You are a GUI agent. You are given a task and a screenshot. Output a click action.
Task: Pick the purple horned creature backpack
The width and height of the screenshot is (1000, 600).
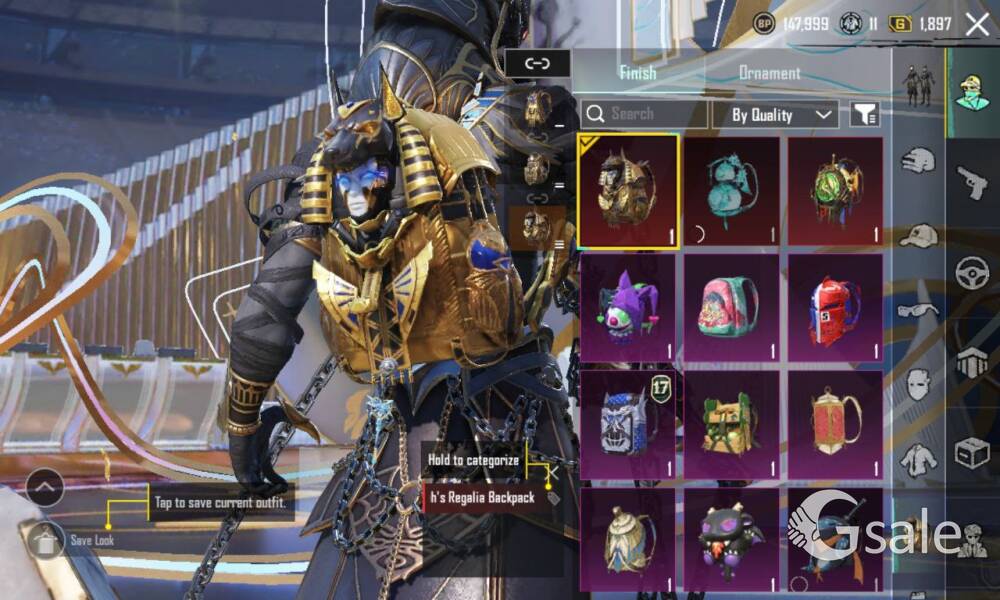pyautogui.click(x=732, y=539)
